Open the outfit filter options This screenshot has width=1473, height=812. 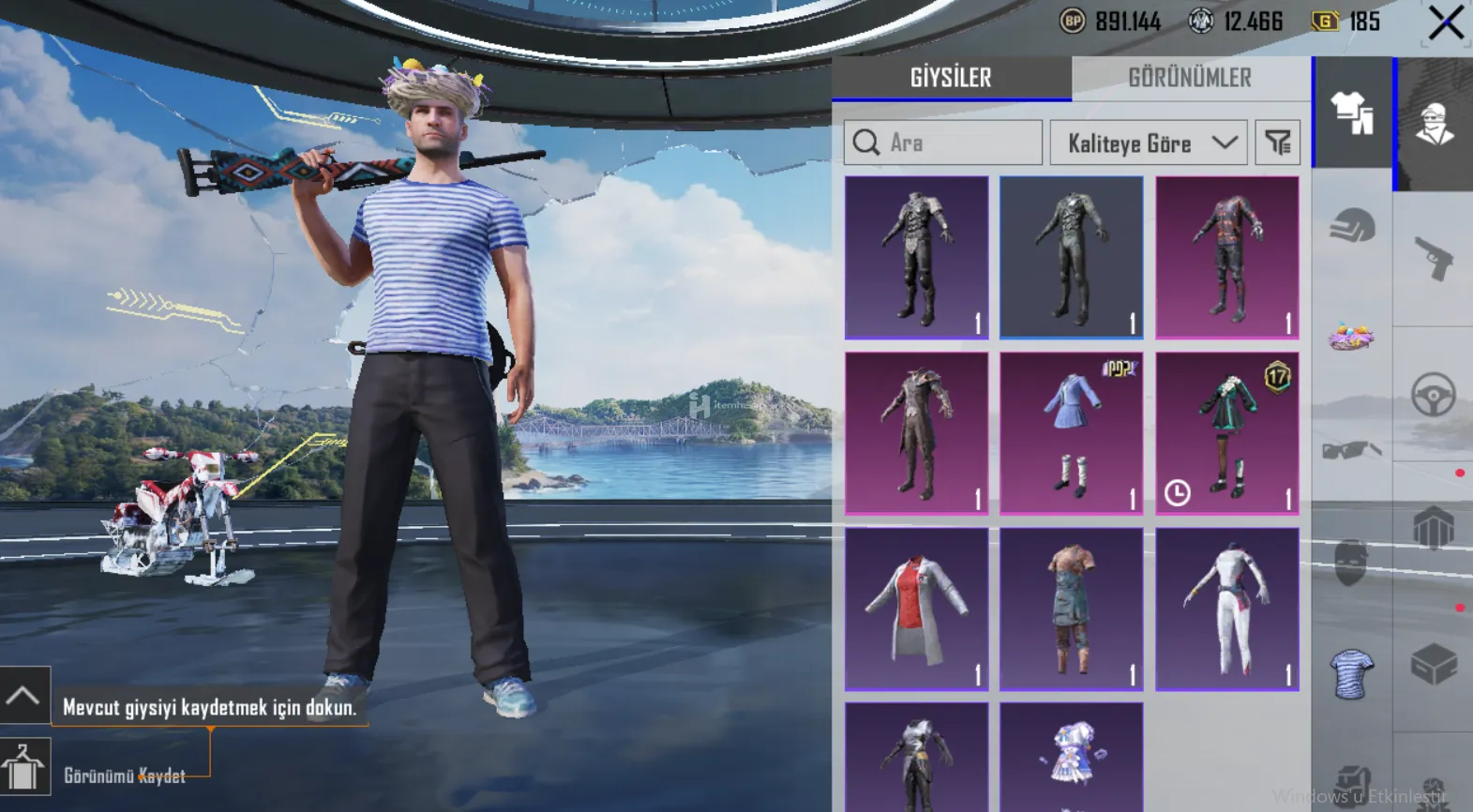[x=1277, y=143]
